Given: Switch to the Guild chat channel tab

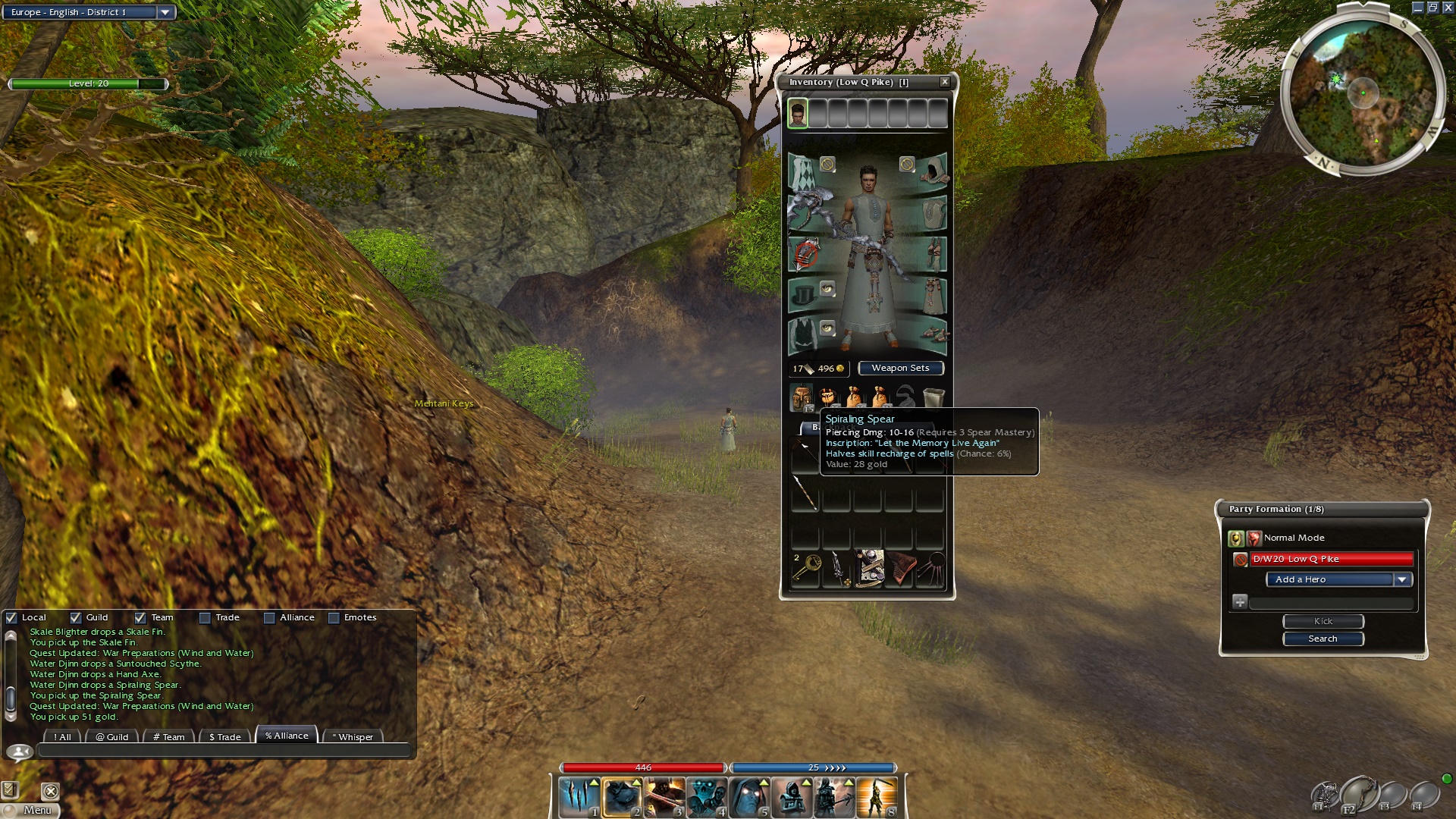Looking at the screenshot, I should [x=111, y=736].
